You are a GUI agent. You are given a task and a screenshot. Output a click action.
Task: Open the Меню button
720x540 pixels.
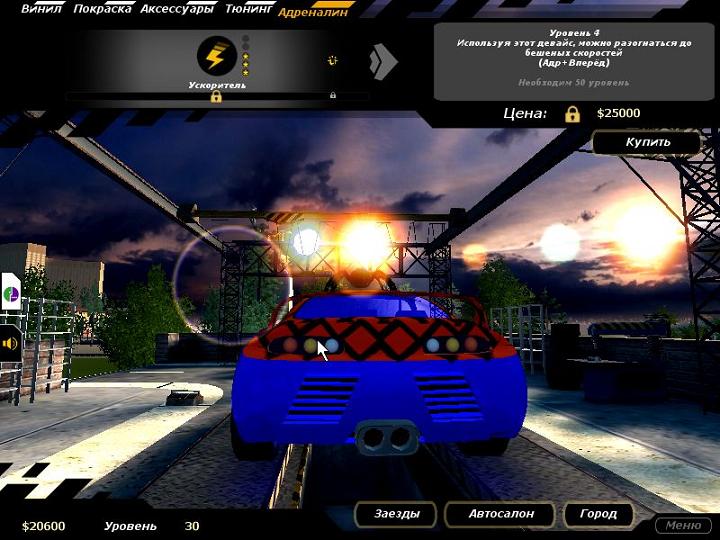tap(683, 525)
